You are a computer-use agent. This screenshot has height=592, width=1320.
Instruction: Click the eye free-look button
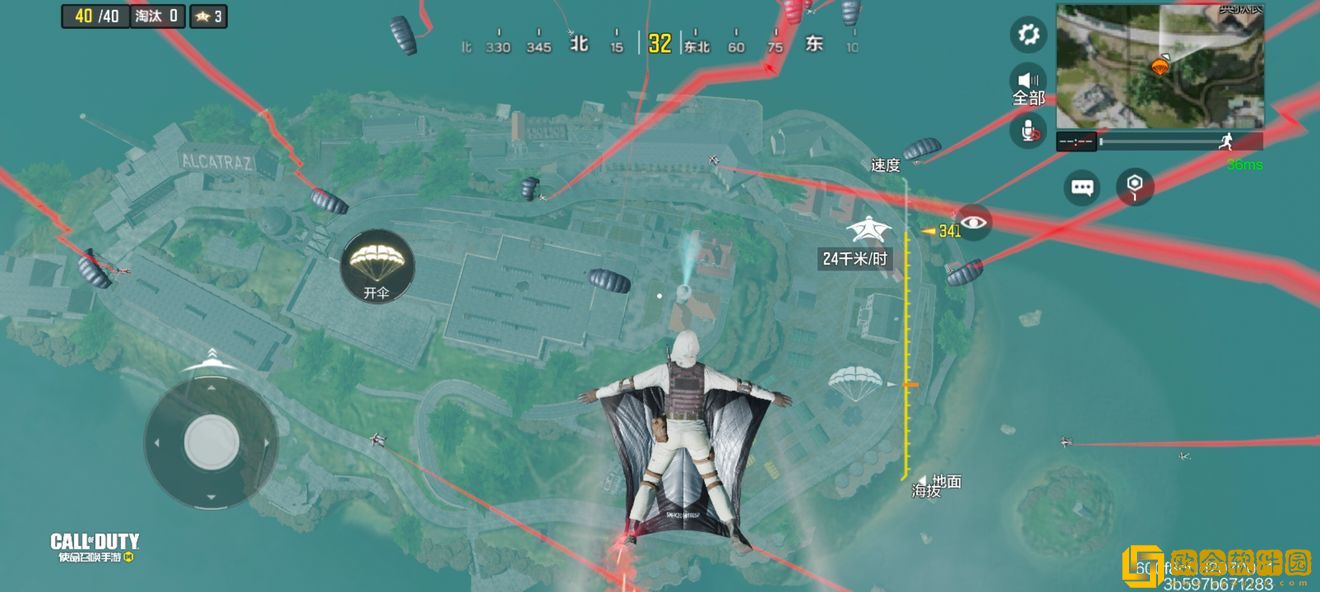point(973,222)
